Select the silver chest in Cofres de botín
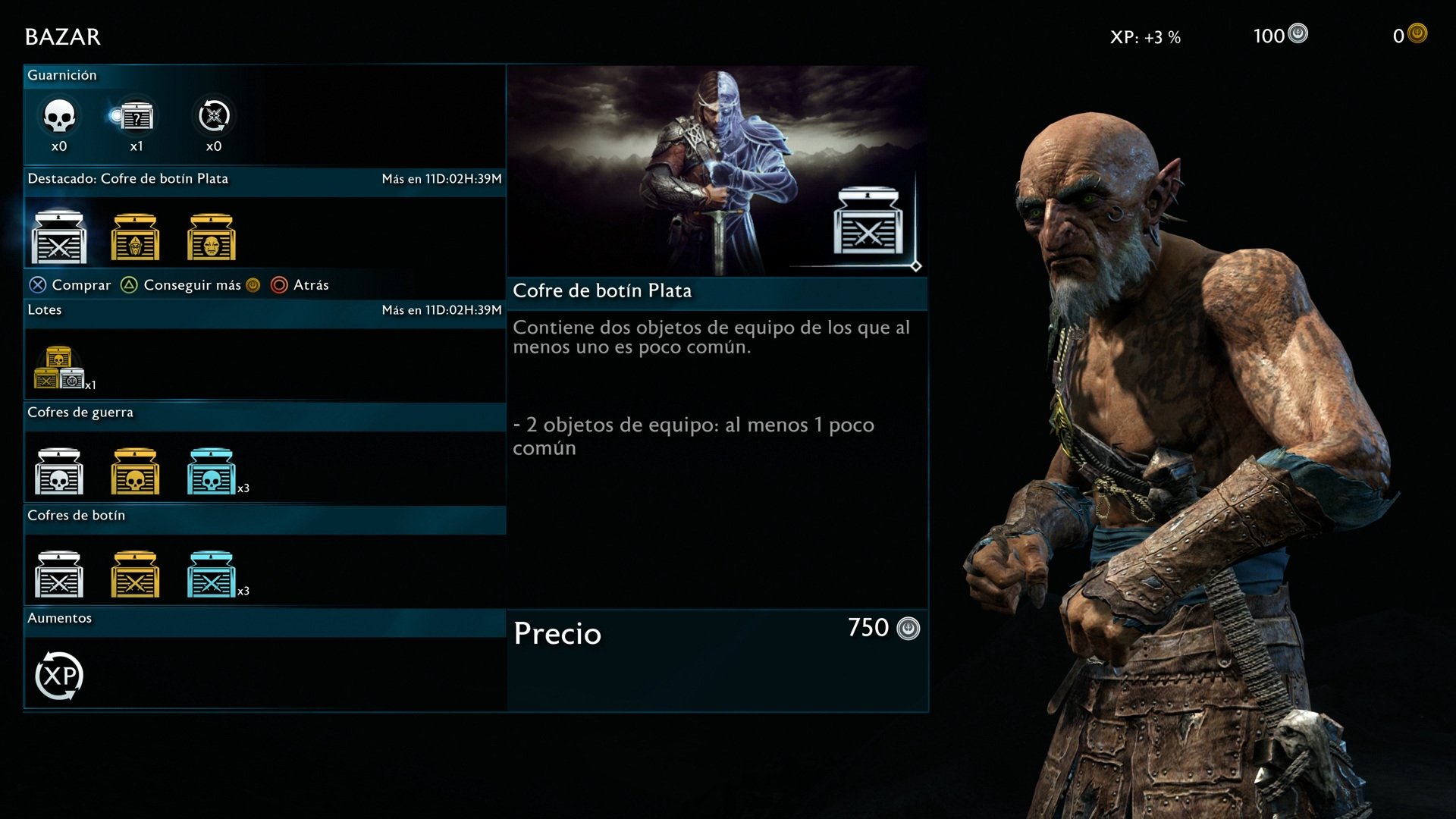 click(x=59, y=575)
